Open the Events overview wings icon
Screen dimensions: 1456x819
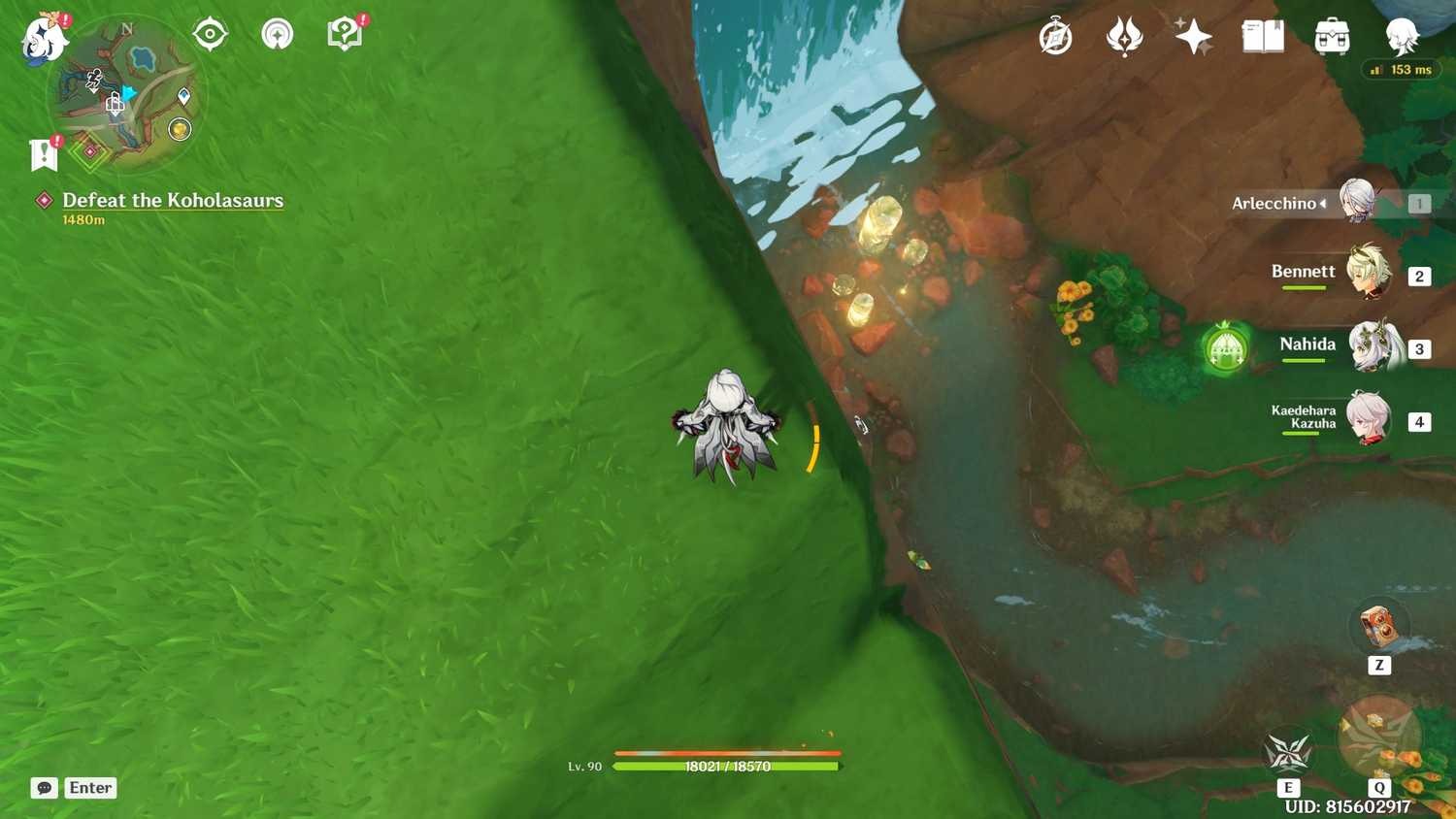(x=1124, y=36)
